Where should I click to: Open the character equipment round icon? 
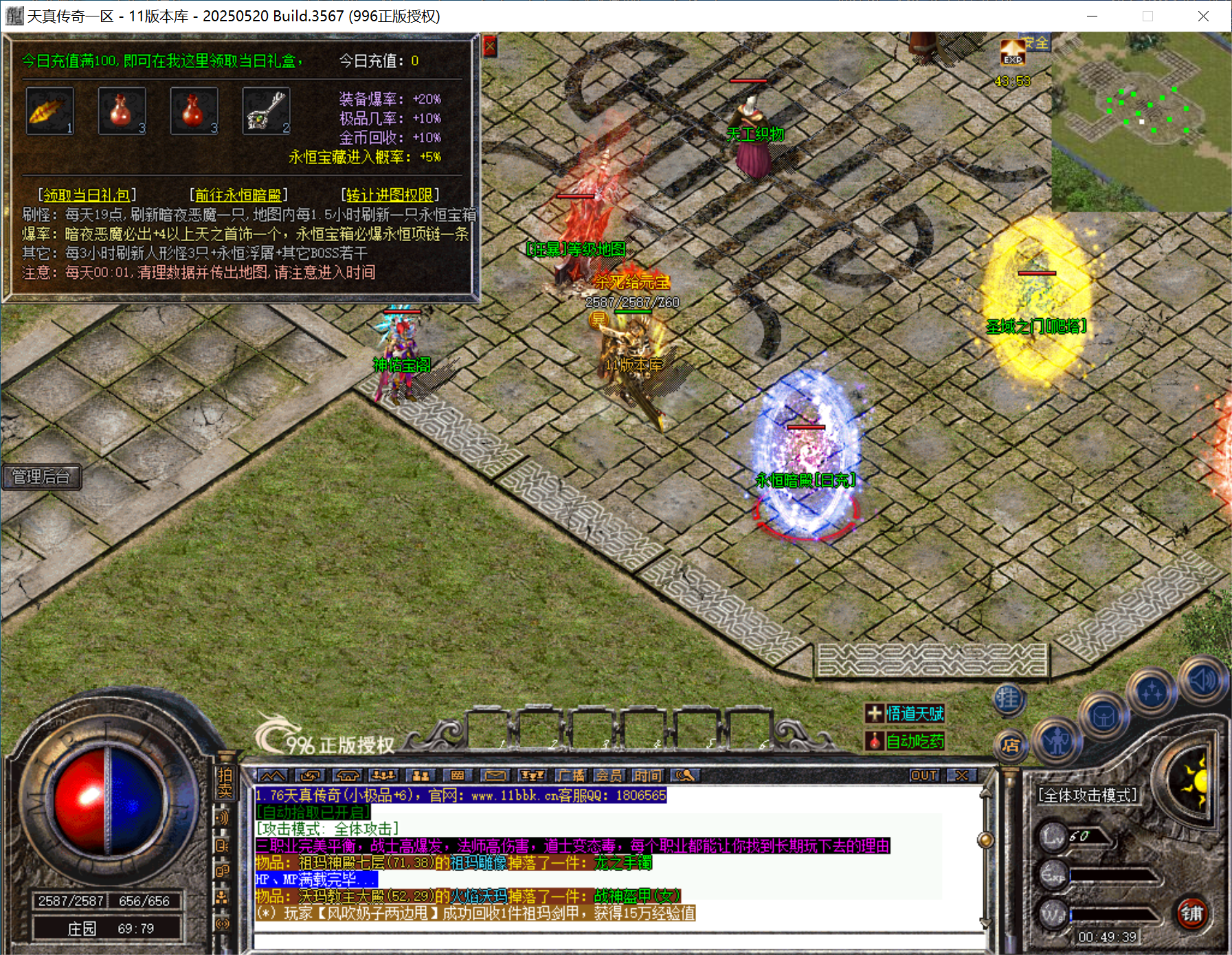coord(1057,741)
